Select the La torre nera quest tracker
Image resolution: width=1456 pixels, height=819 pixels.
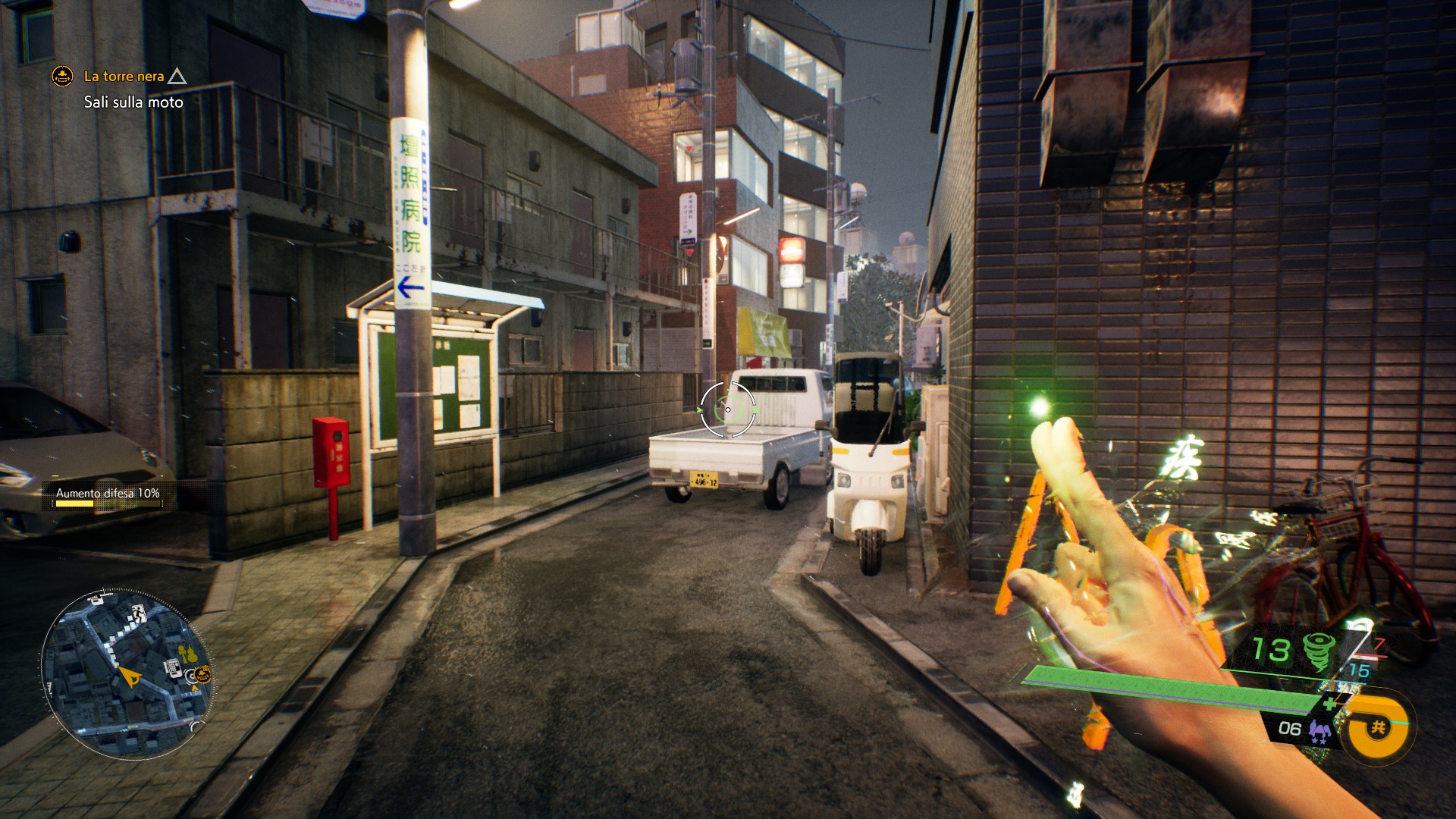(x=124, y=77)
